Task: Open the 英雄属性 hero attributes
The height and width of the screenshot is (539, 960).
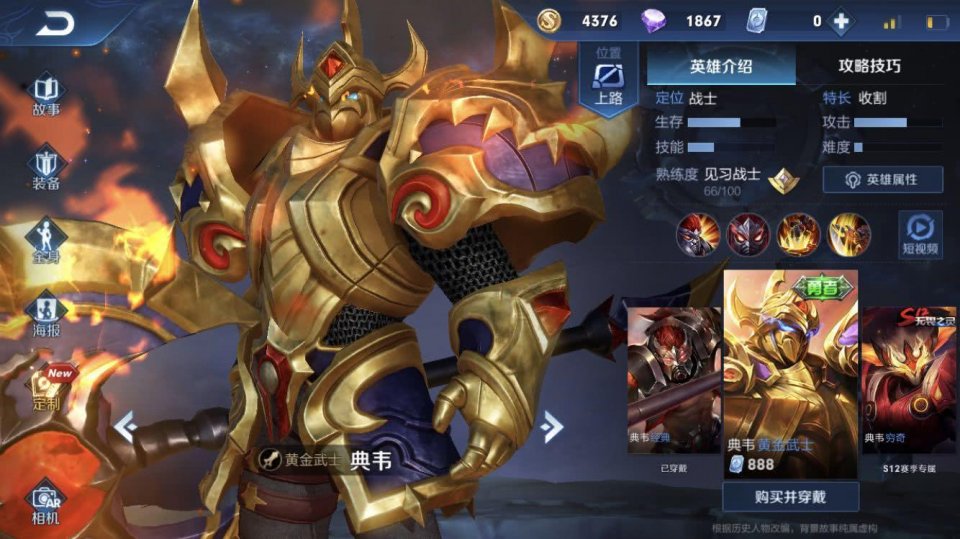Action: pyautogui.click(x=882, y=179)
